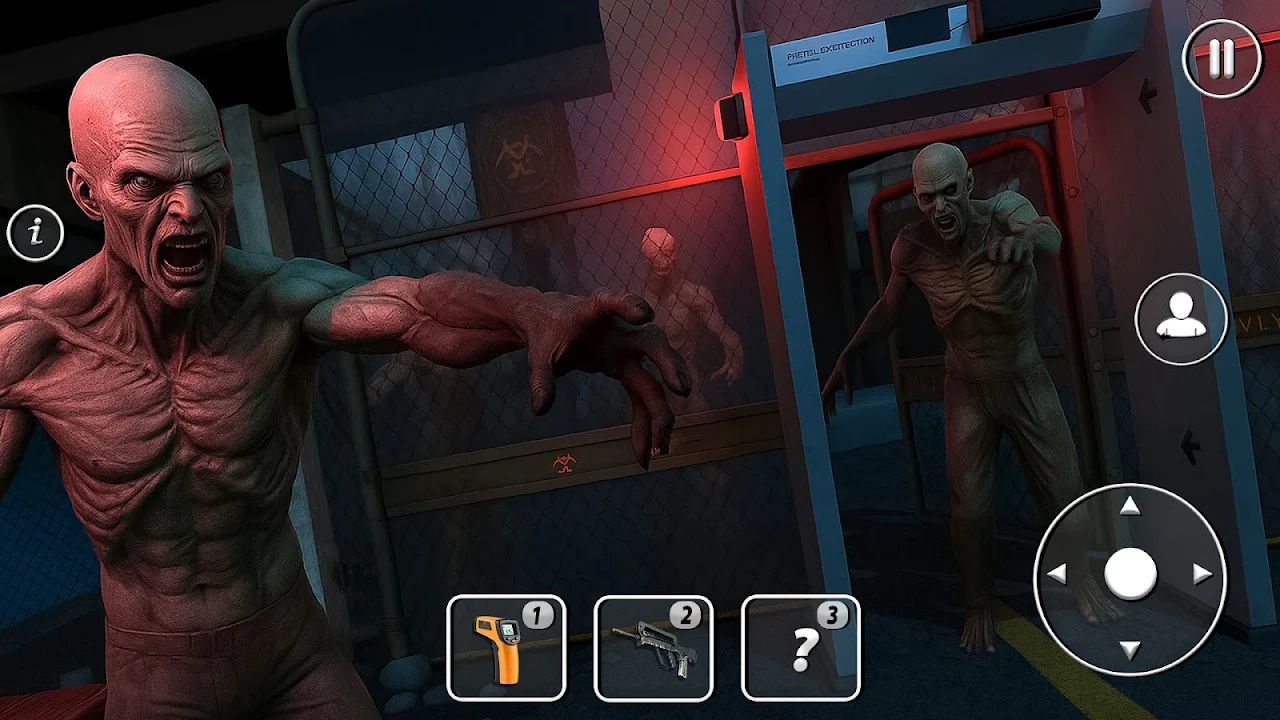Select the orange thermometer gun in slot 1
The image size is (1280, 720).
[x=506, y=647]
